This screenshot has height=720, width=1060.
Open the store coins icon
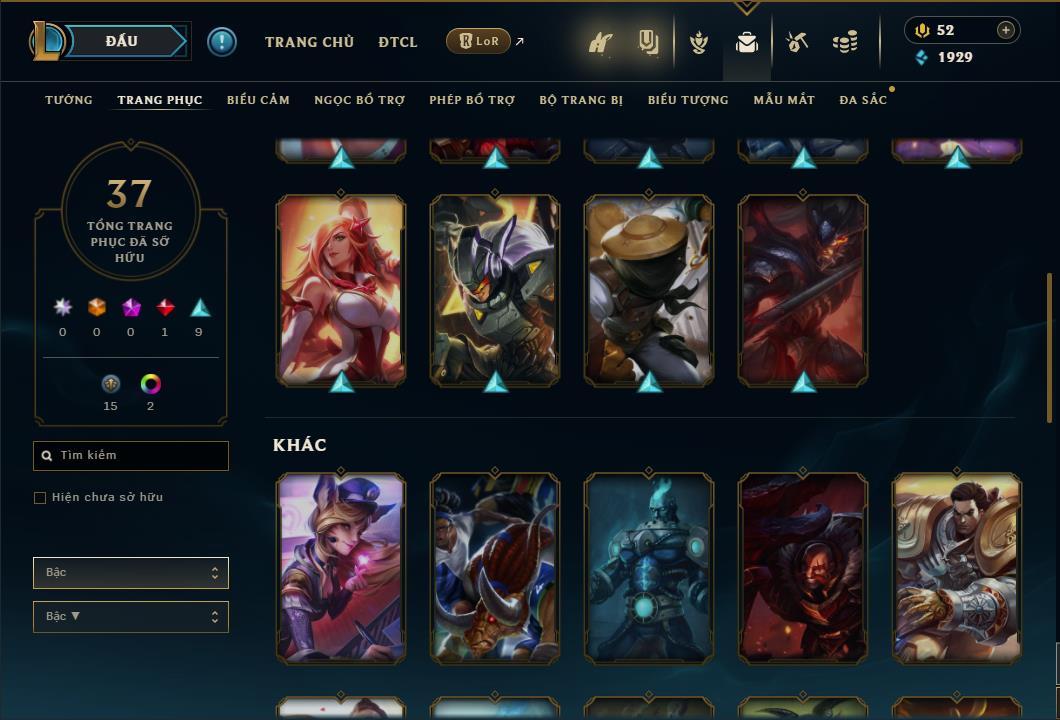[x=845, y=42]
